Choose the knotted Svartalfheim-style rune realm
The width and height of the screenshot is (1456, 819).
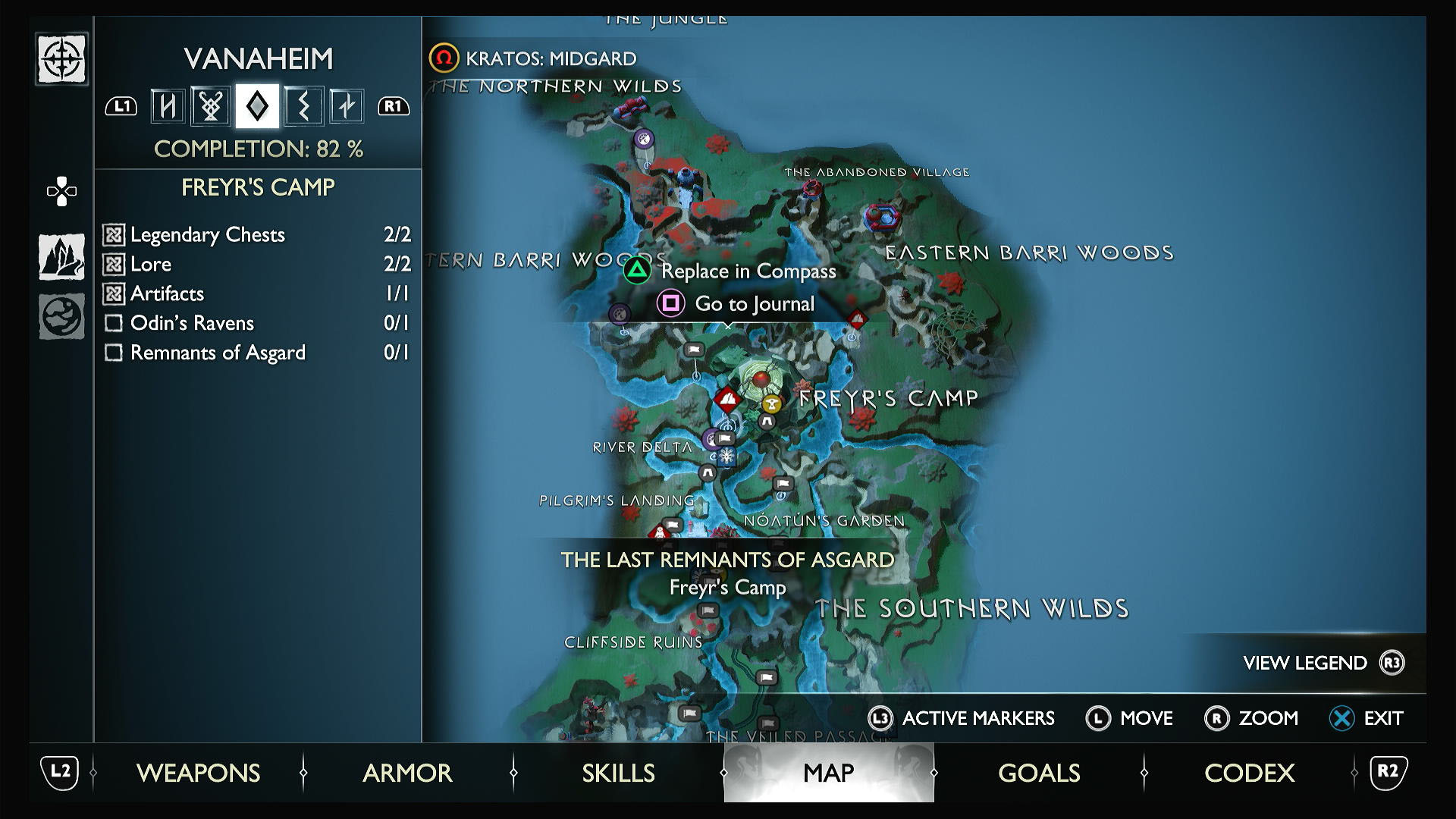[211, 106]
